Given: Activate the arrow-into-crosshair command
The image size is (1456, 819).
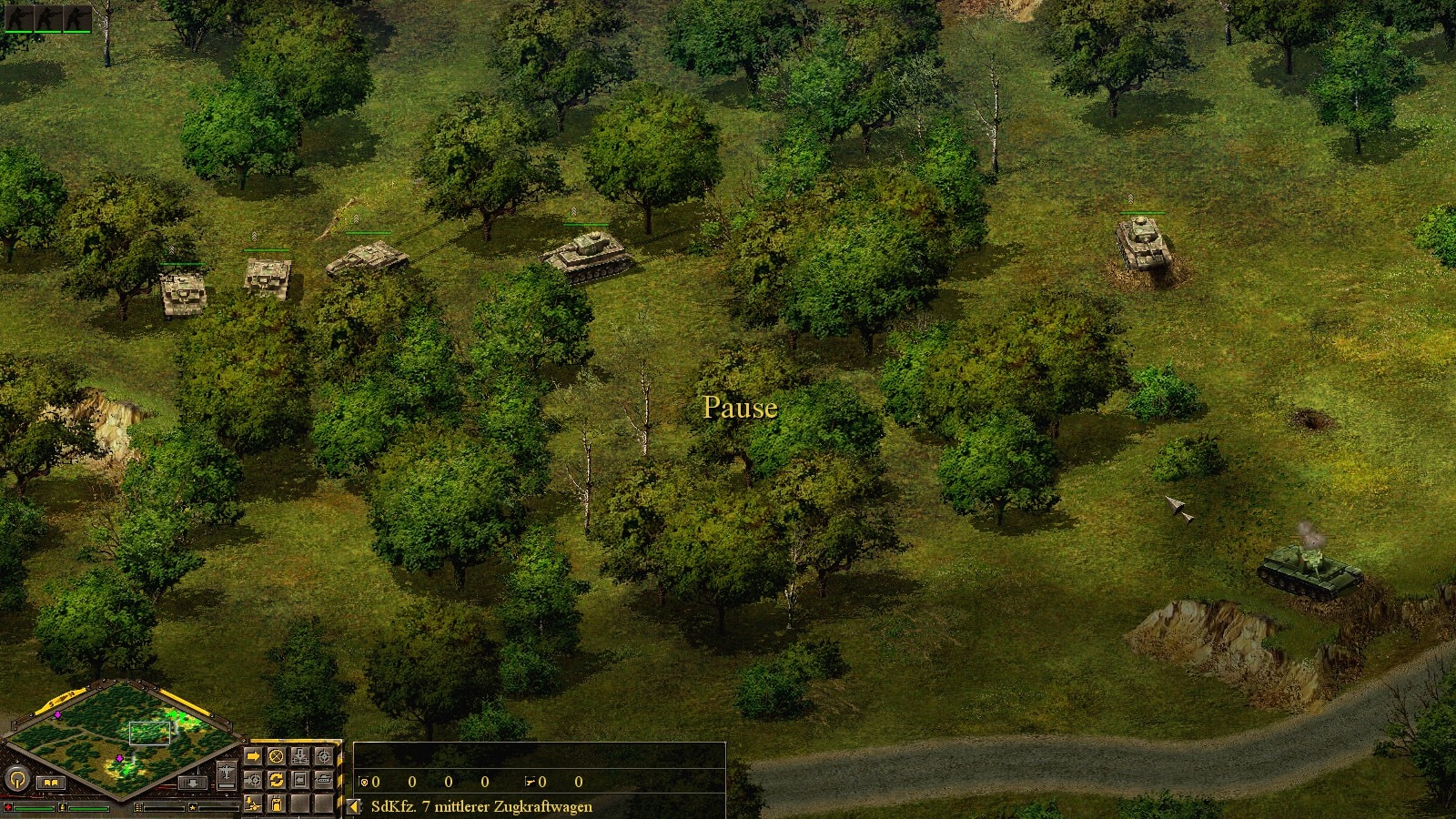Looking at the screenshot, I should click(x=254, y=780).
